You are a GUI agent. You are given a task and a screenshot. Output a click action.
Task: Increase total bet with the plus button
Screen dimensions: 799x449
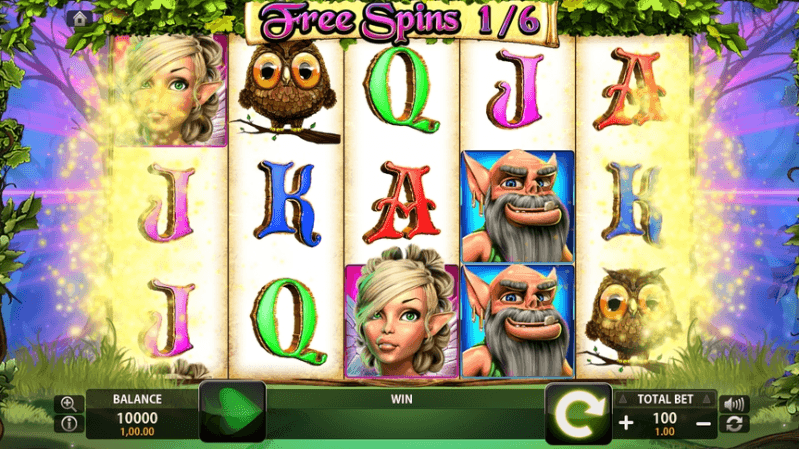coord(626,422)
